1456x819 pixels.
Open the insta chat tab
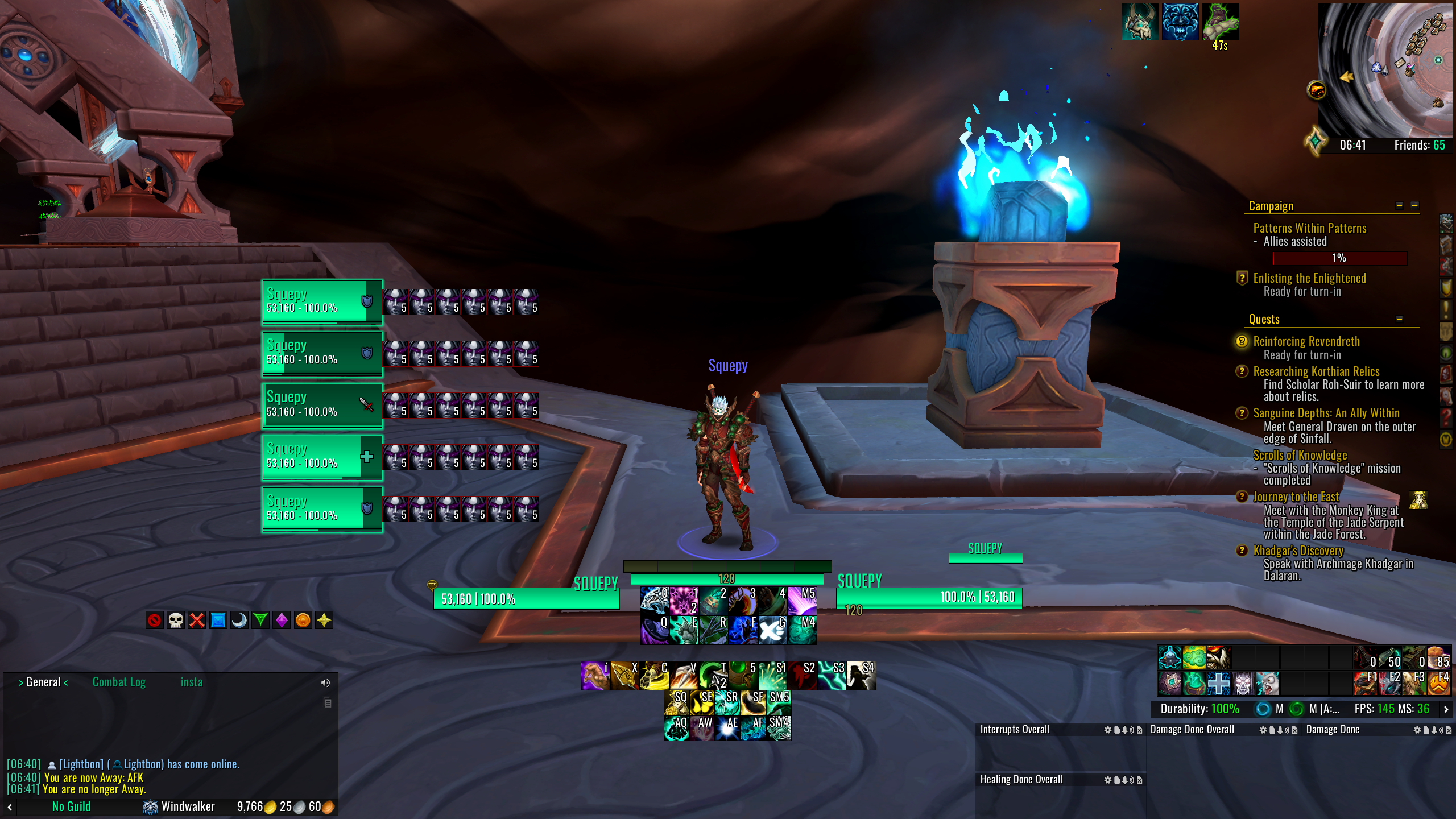point(192,682)
